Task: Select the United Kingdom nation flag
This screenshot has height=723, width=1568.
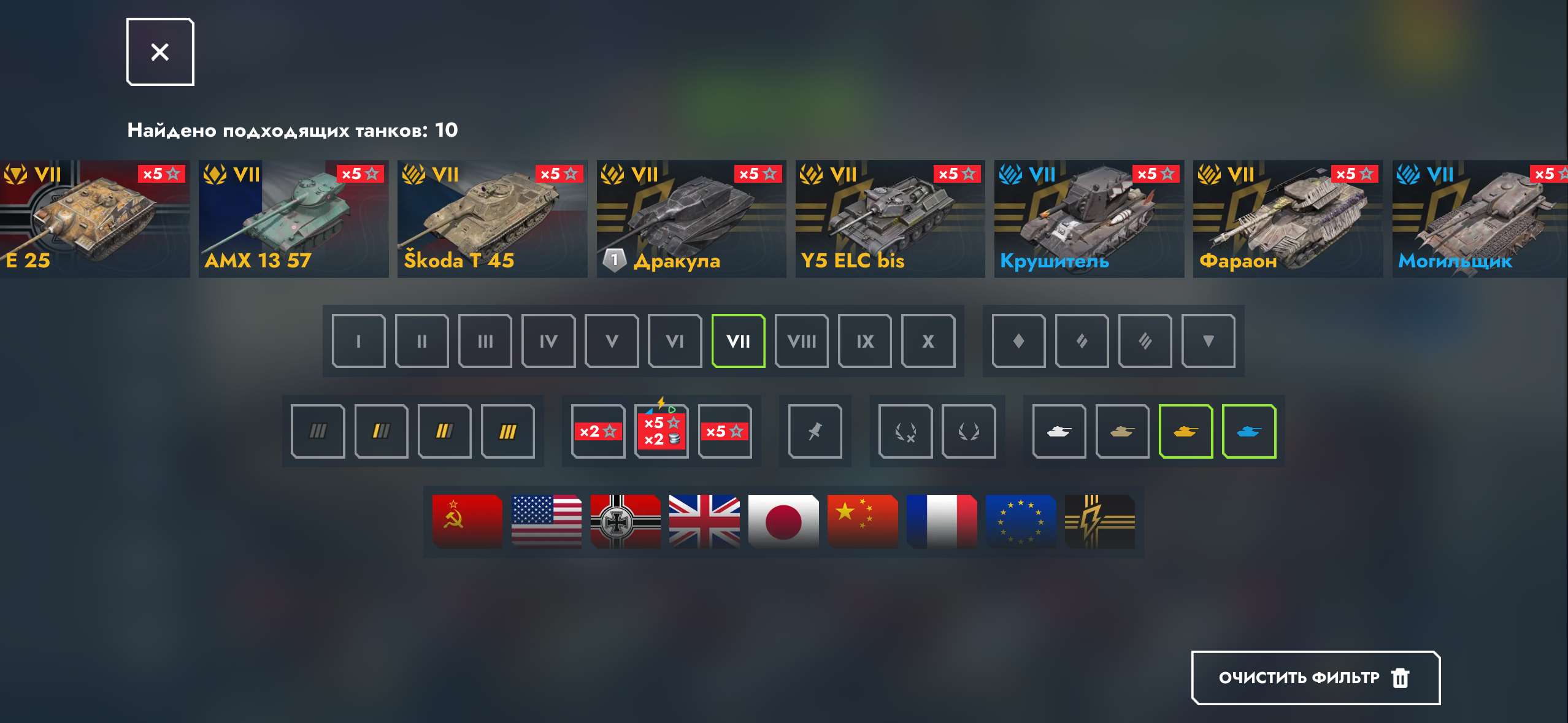Action: pos(704,521)
